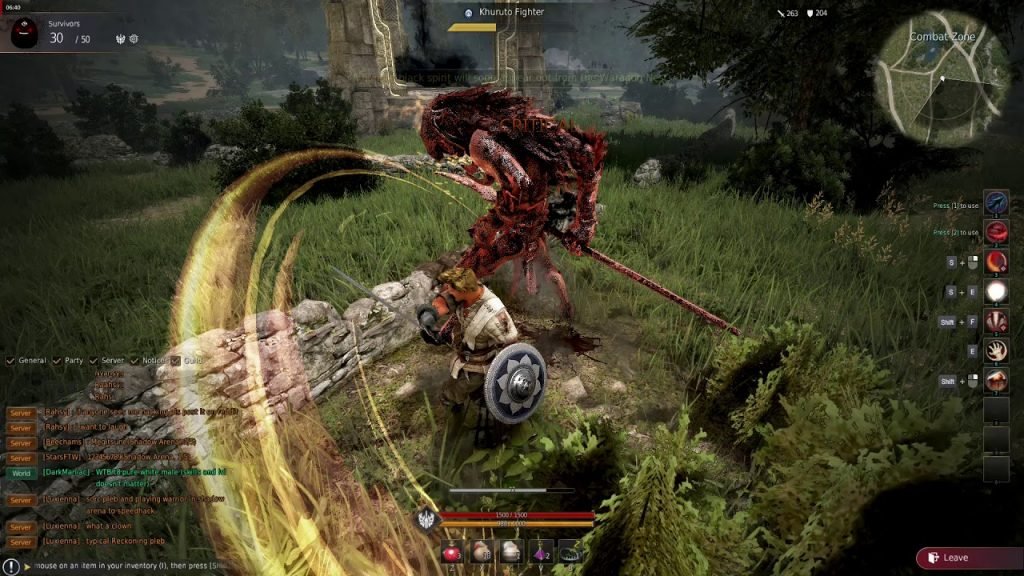This screenshot has width=1024, height=576.
Task: Use the purple crystal item slot
Action: [541, 552]
